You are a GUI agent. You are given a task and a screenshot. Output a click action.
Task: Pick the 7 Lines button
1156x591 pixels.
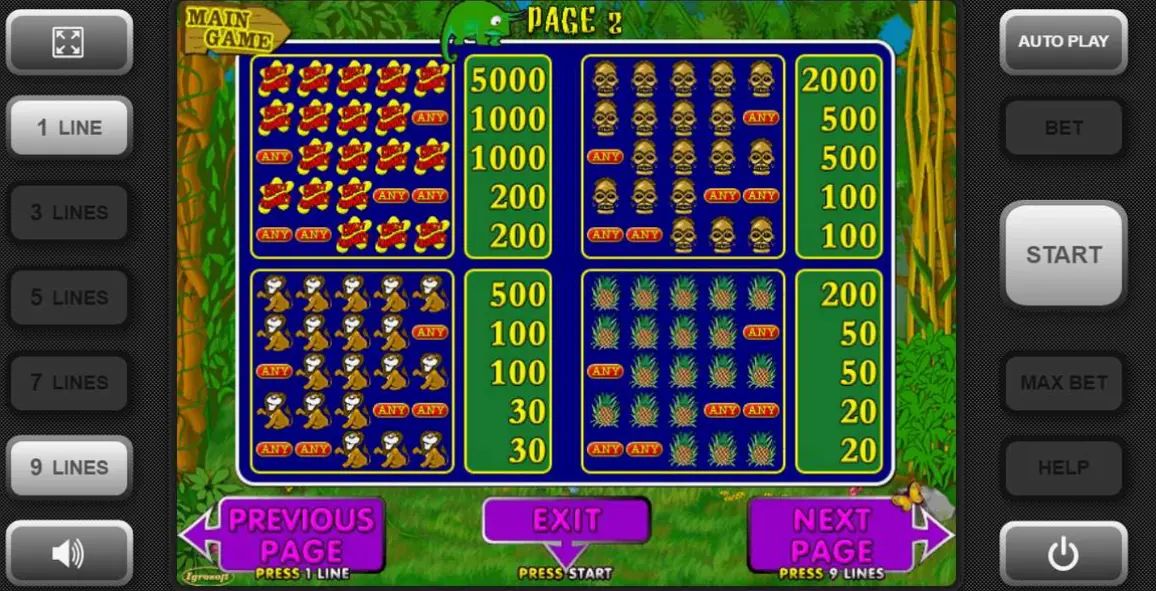click(x=69, y=382)
